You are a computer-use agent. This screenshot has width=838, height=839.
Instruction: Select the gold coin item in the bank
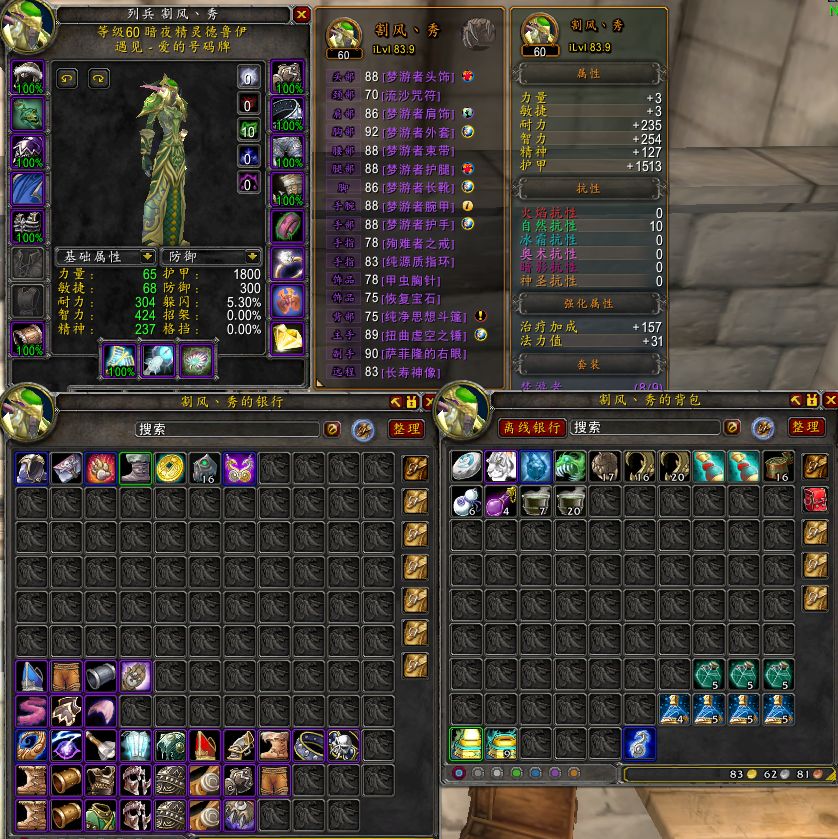coord(169,467)
